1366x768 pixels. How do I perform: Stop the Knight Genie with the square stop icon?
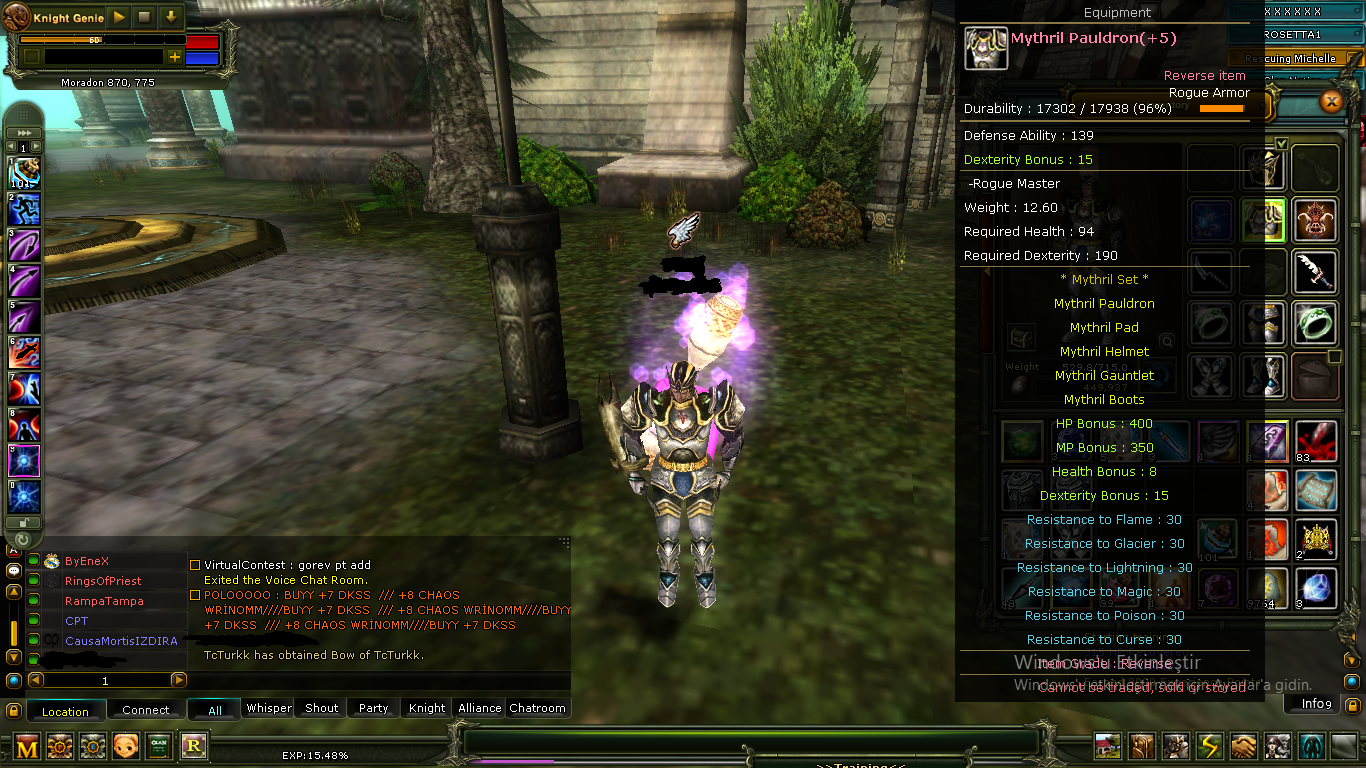144,17
